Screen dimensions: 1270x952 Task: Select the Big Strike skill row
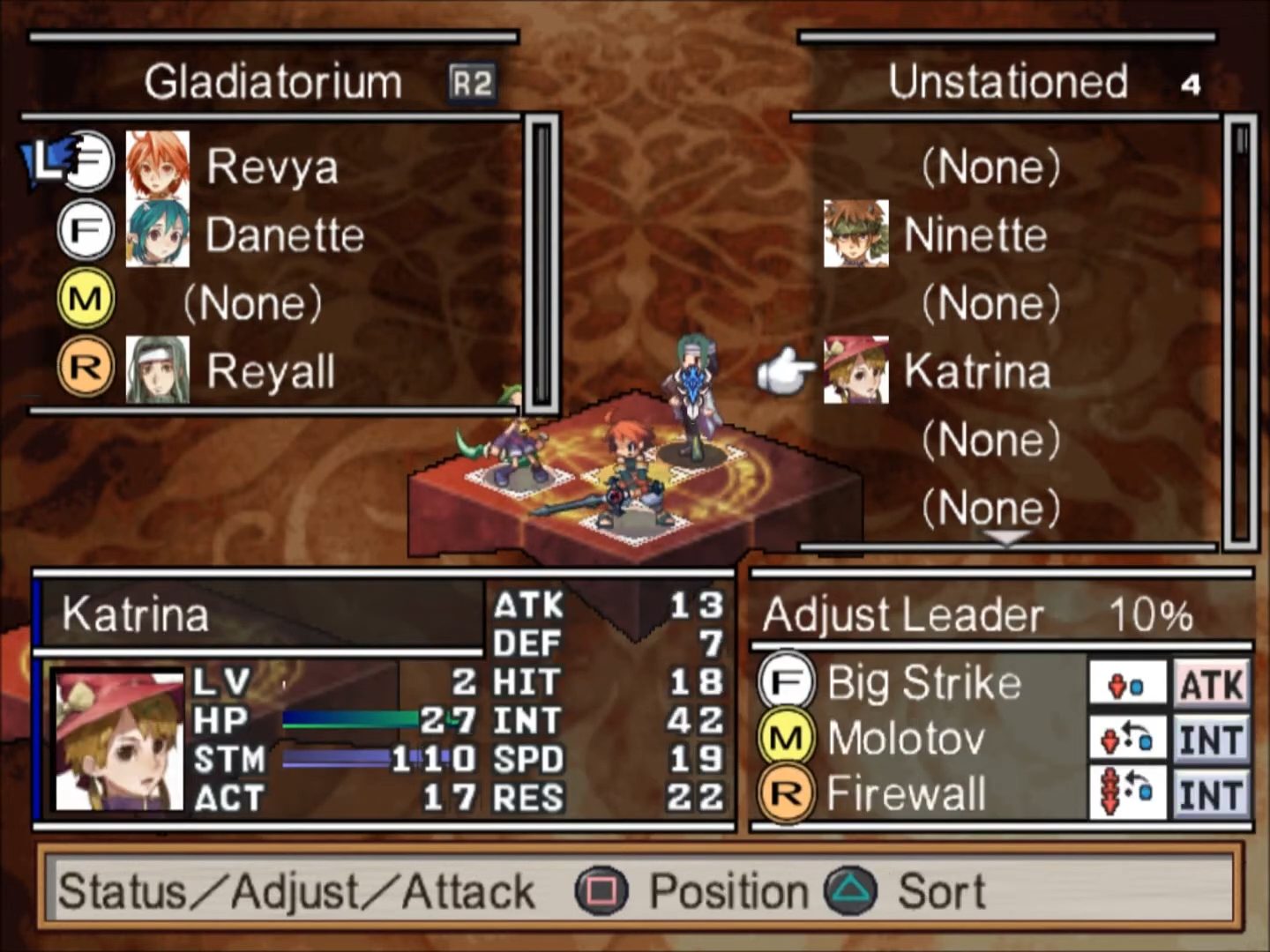coord(923,683)
